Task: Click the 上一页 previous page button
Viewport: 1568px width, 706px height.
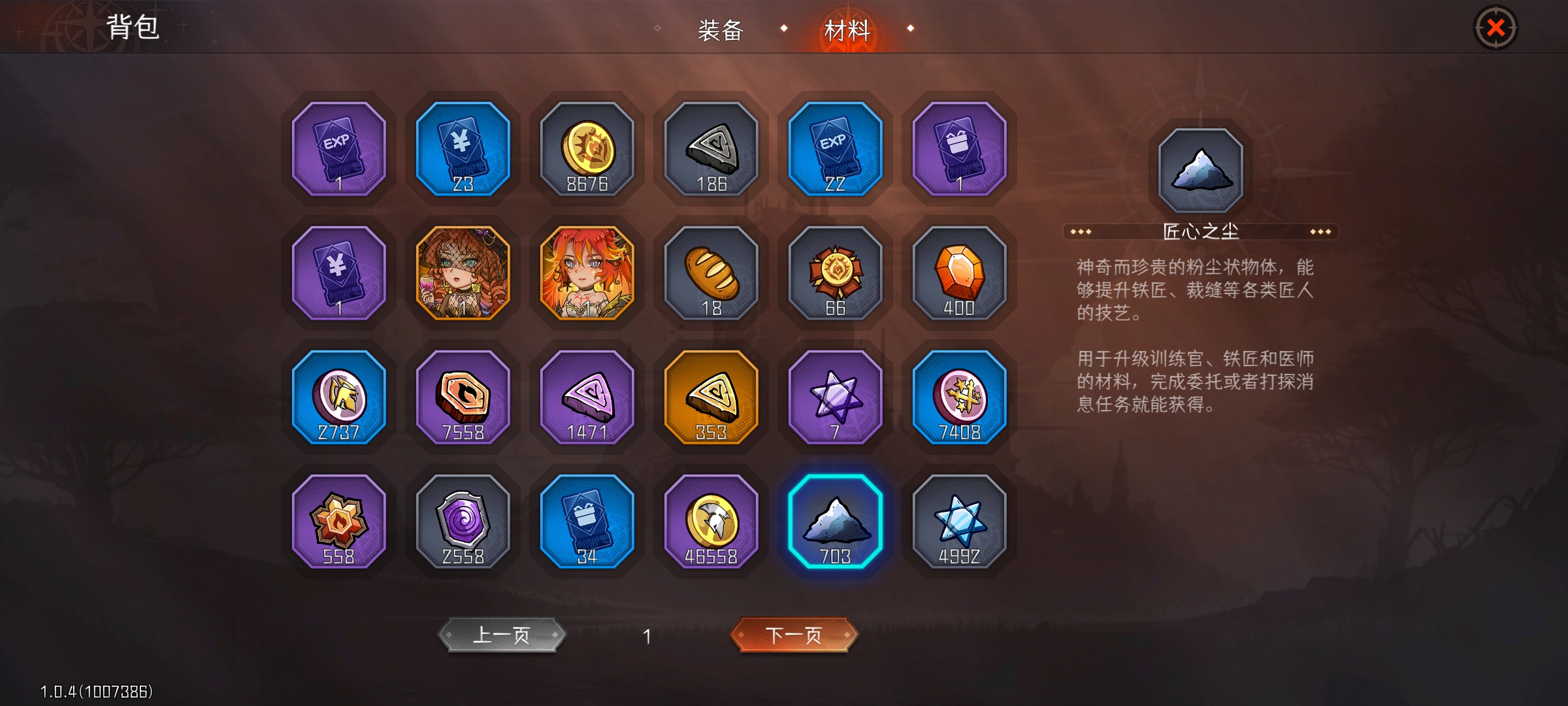Action: tap(501, 635)
